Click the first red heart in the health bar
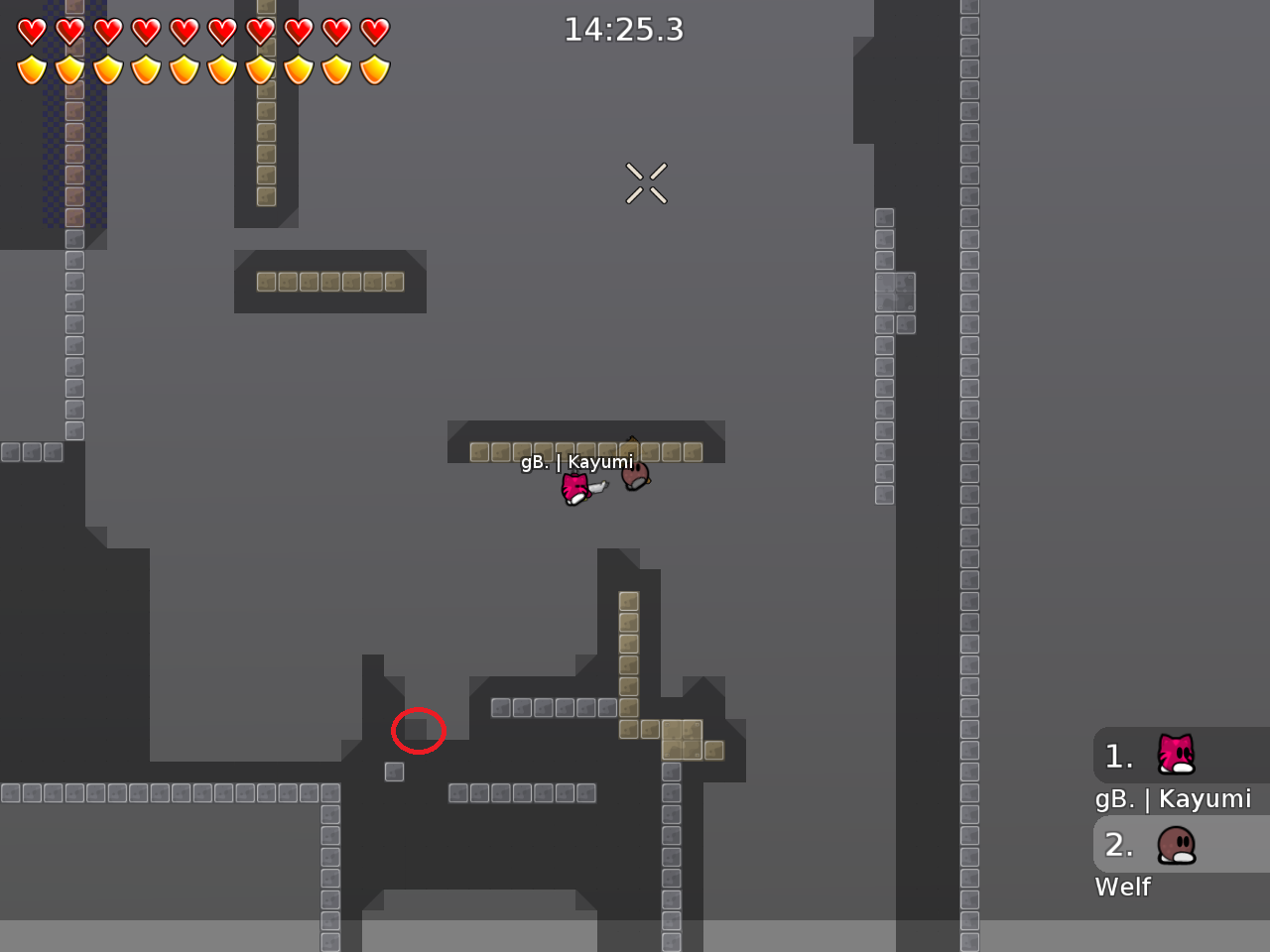 tap(30, 31)
